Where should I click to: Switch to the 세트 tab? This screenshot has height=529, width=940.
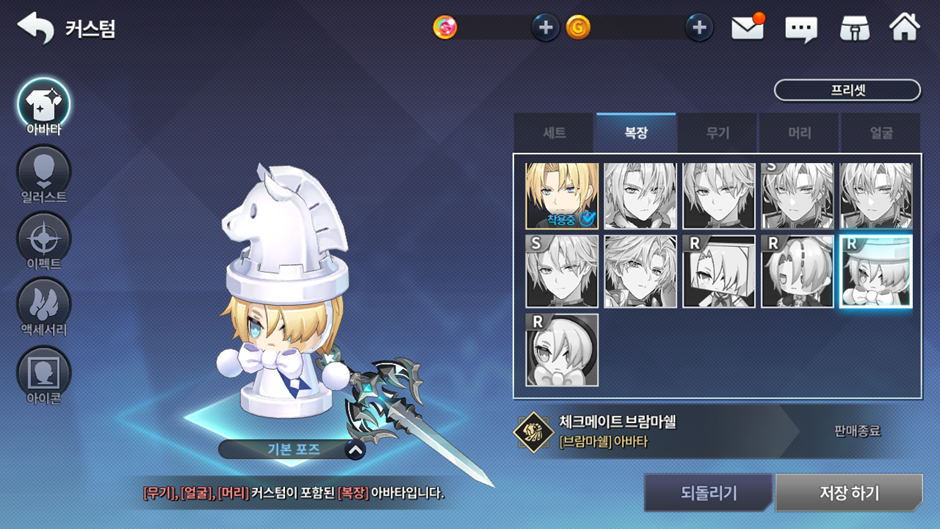tap(554, 133)
